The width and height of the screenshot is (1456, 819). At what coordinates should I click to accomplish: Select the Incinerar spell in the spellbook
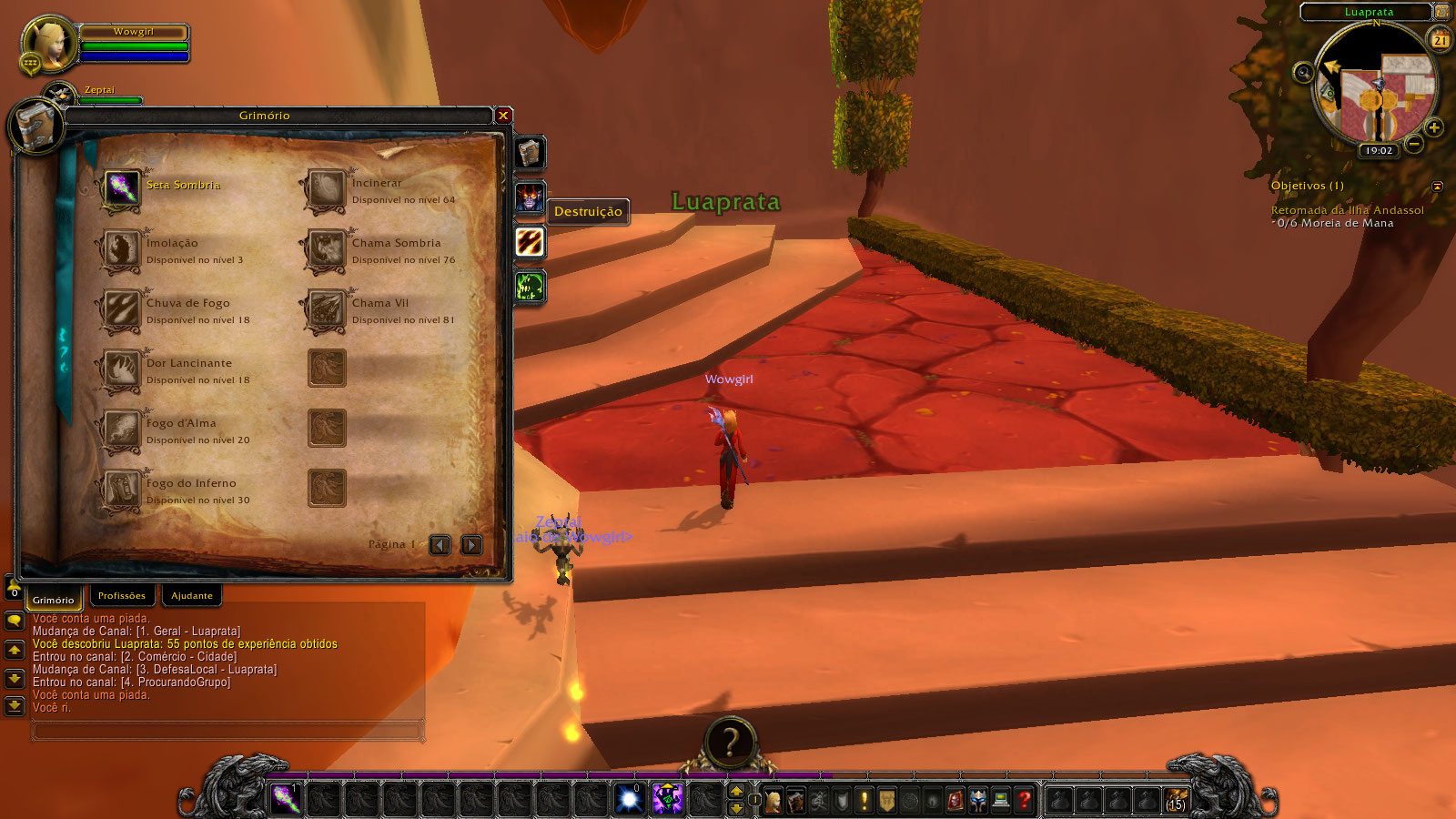[x=325, y=190]
